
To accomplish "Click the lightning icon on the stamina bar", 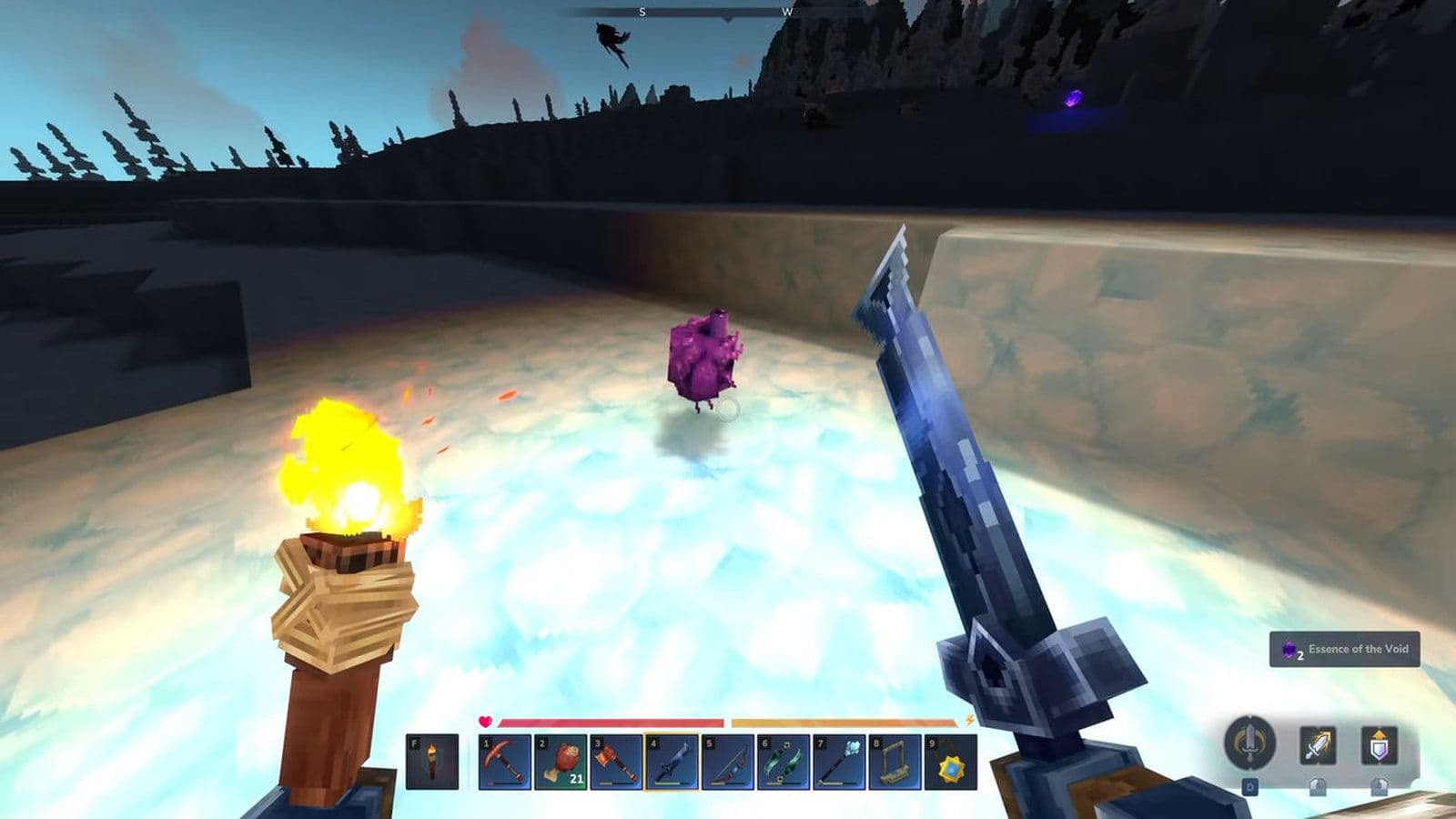I will (x=970, y=722).
